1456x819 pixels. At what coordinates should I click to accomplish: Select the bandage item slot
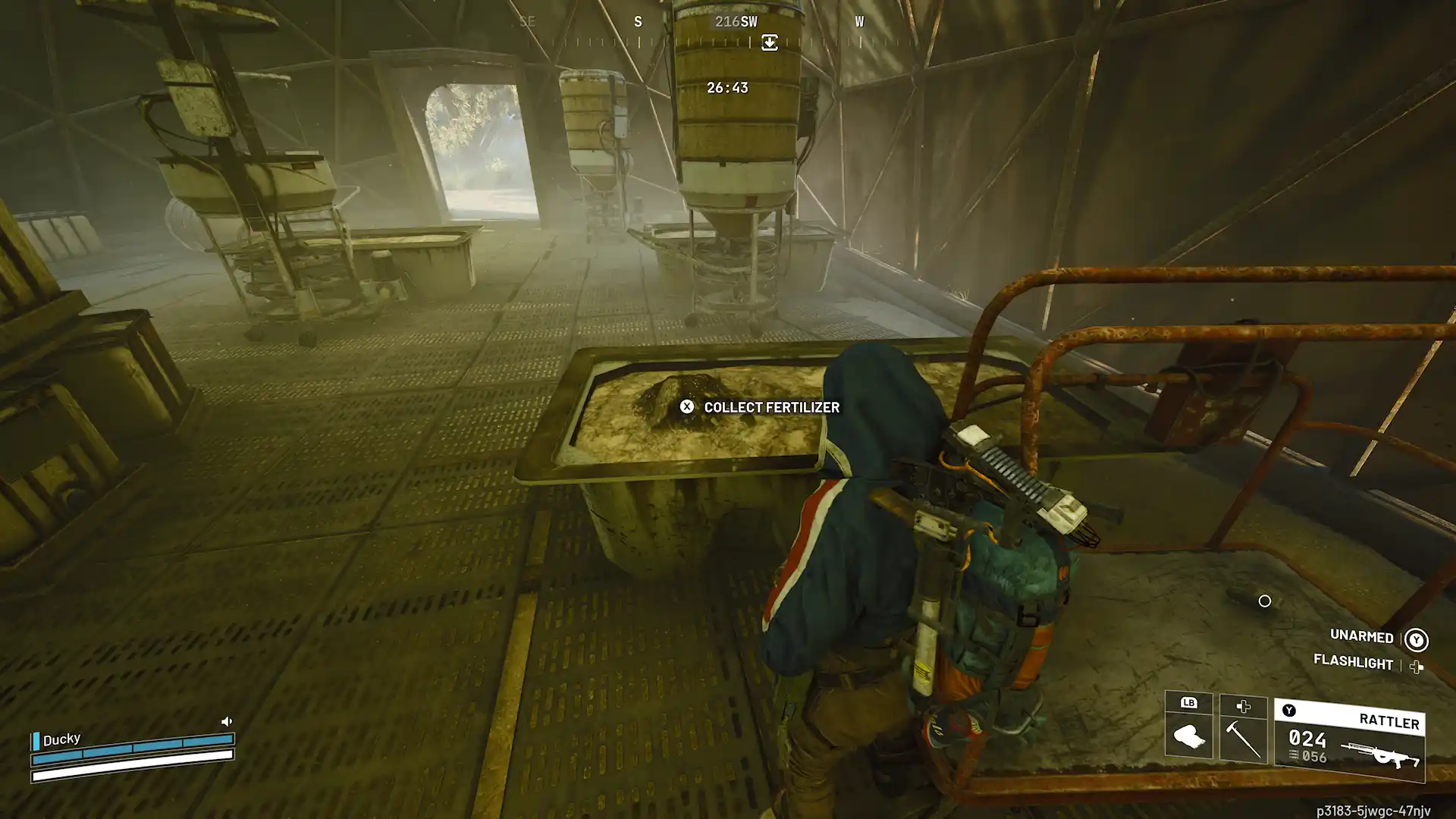coord(1188,735)
